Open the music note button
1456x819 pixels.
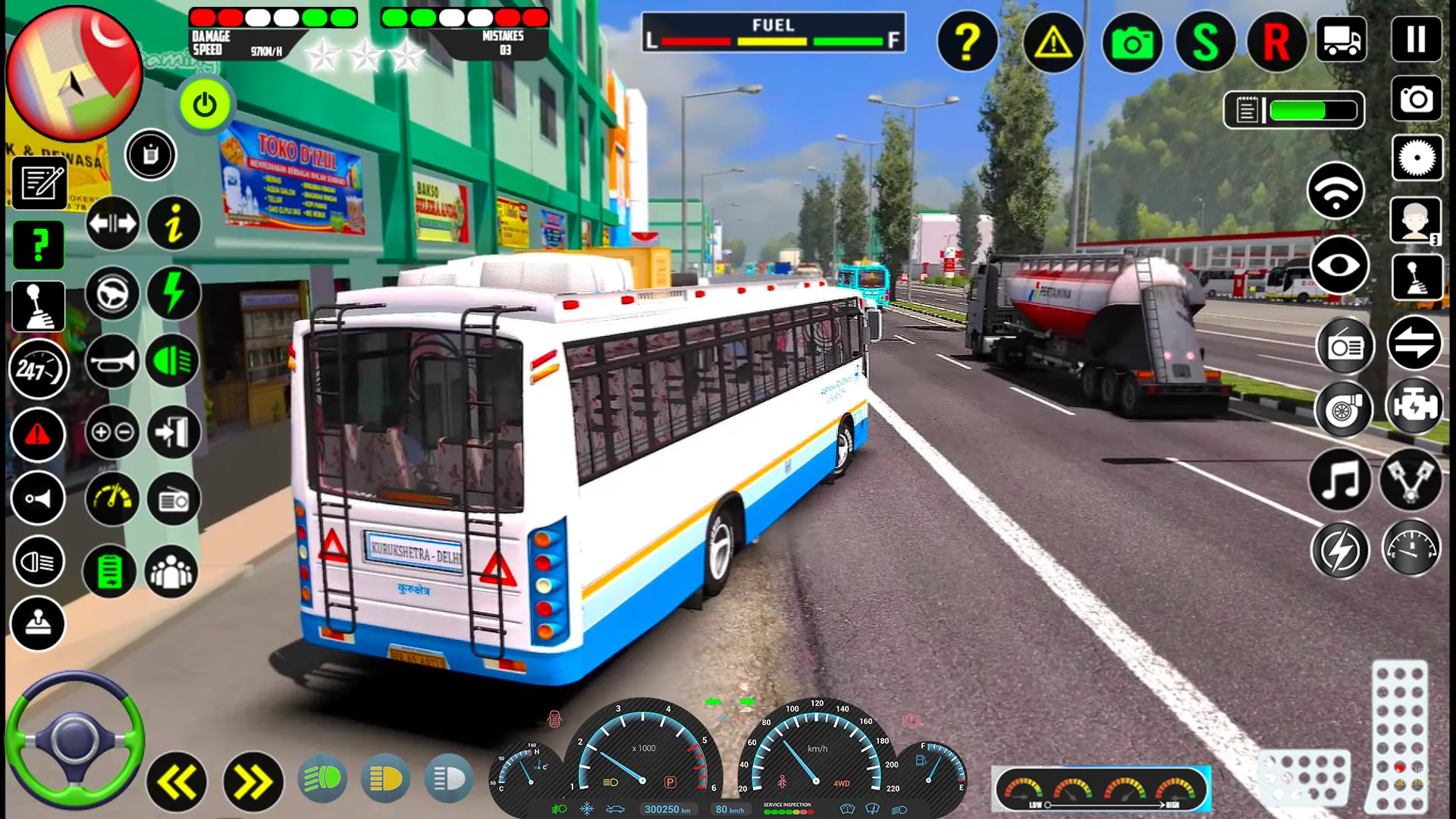click(1340, 480)
